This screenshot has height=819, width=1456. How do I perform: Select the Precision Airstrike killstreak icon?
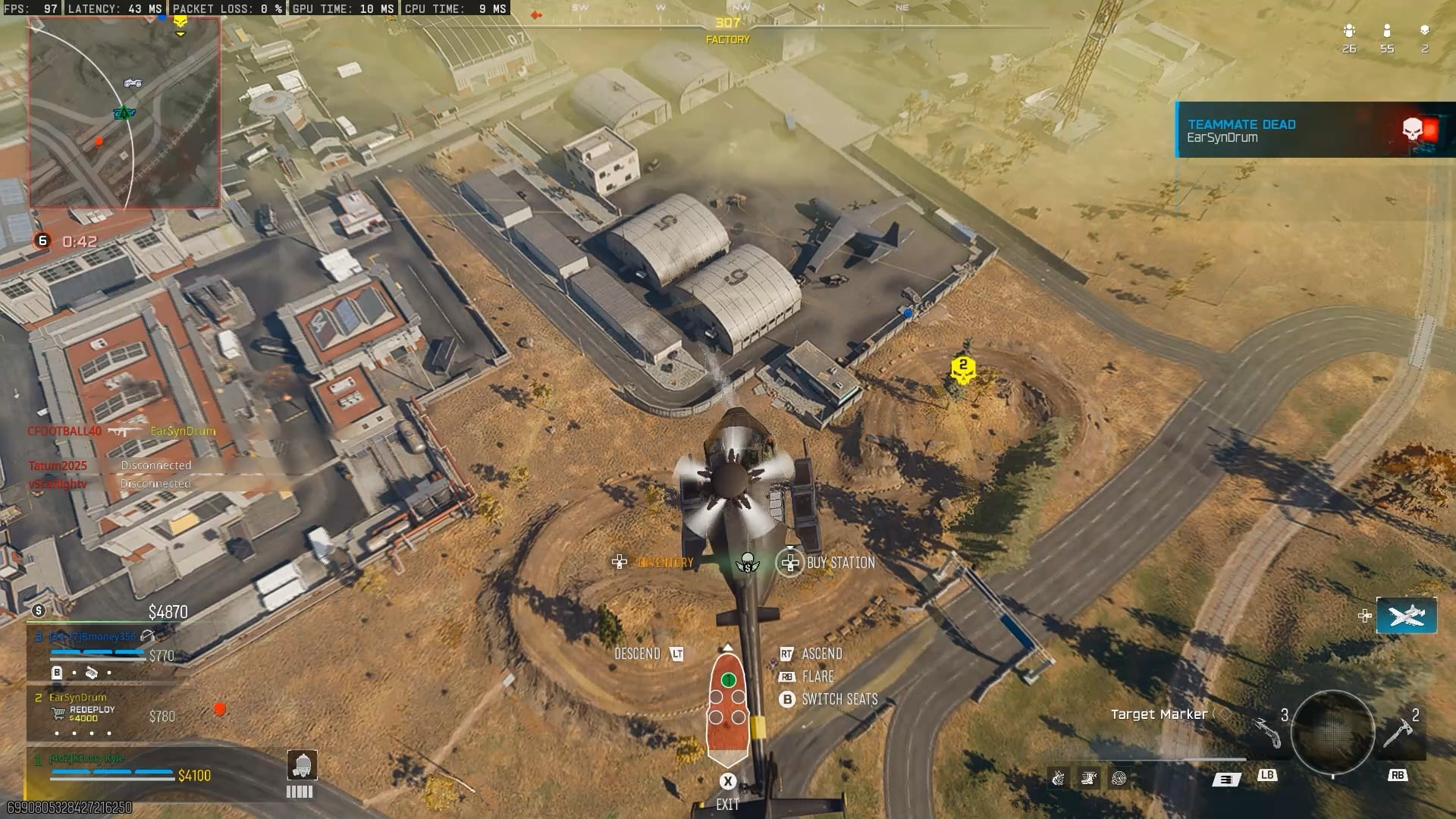coord(1406,615)
